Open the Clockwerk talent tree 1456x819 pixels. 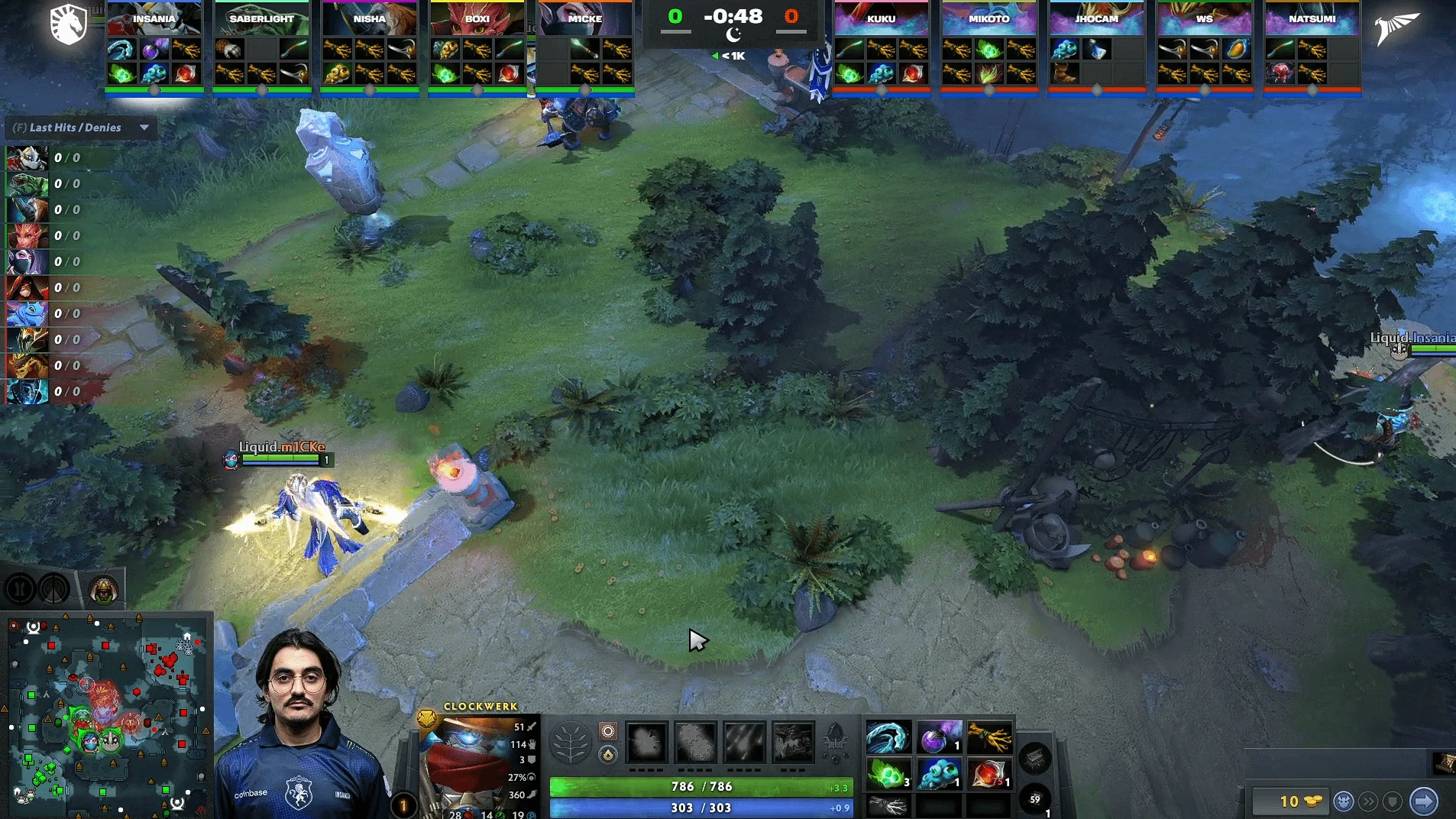point(570,743)
